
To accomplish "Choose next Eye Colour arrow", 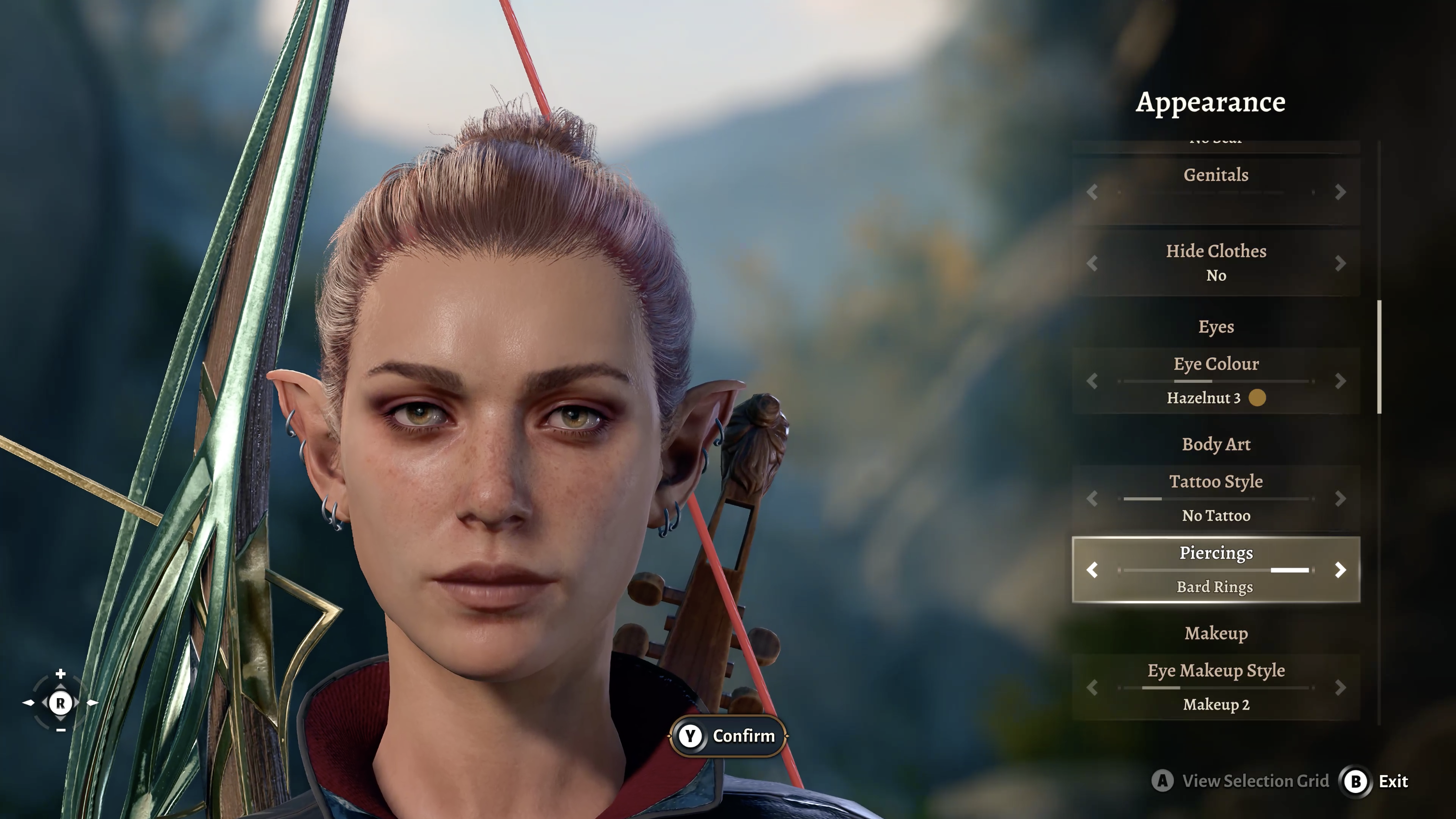I will click(1340, 381).
